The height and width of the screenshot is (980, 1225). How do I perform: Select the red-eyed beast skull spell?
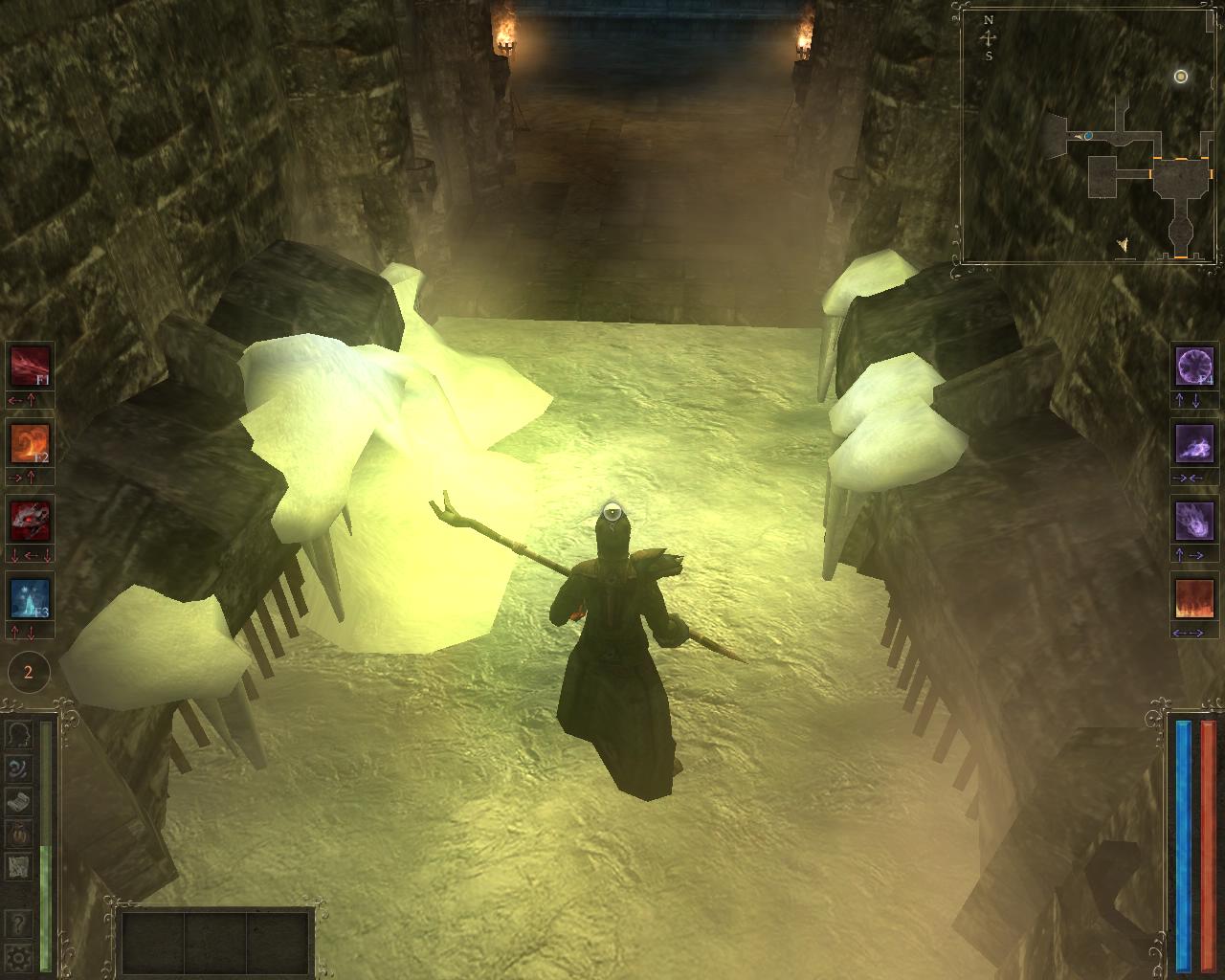(29, 521)
